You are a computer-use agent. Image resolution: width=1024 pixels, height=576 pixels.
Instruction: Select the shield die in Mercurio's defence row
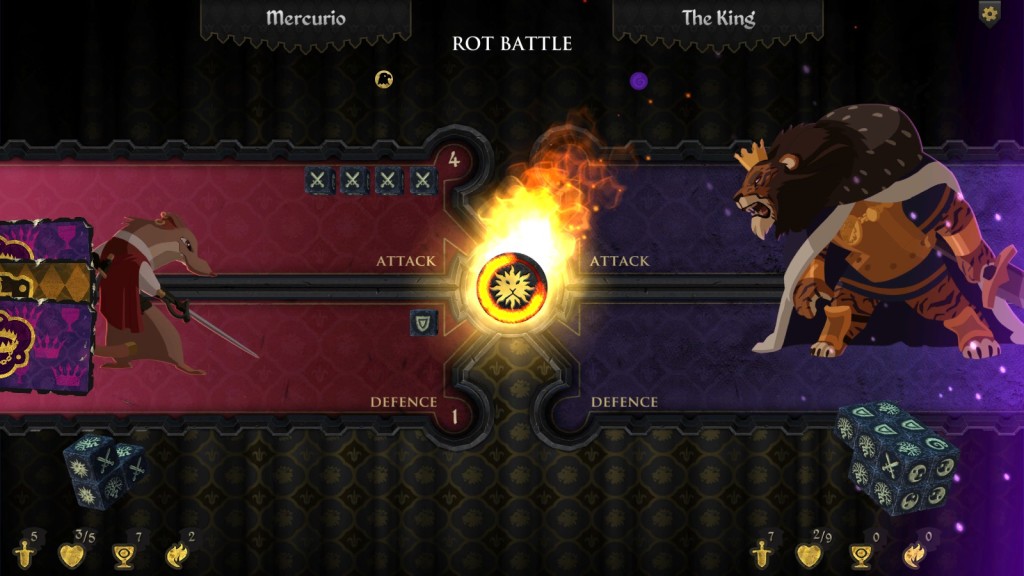pos(424,322)
